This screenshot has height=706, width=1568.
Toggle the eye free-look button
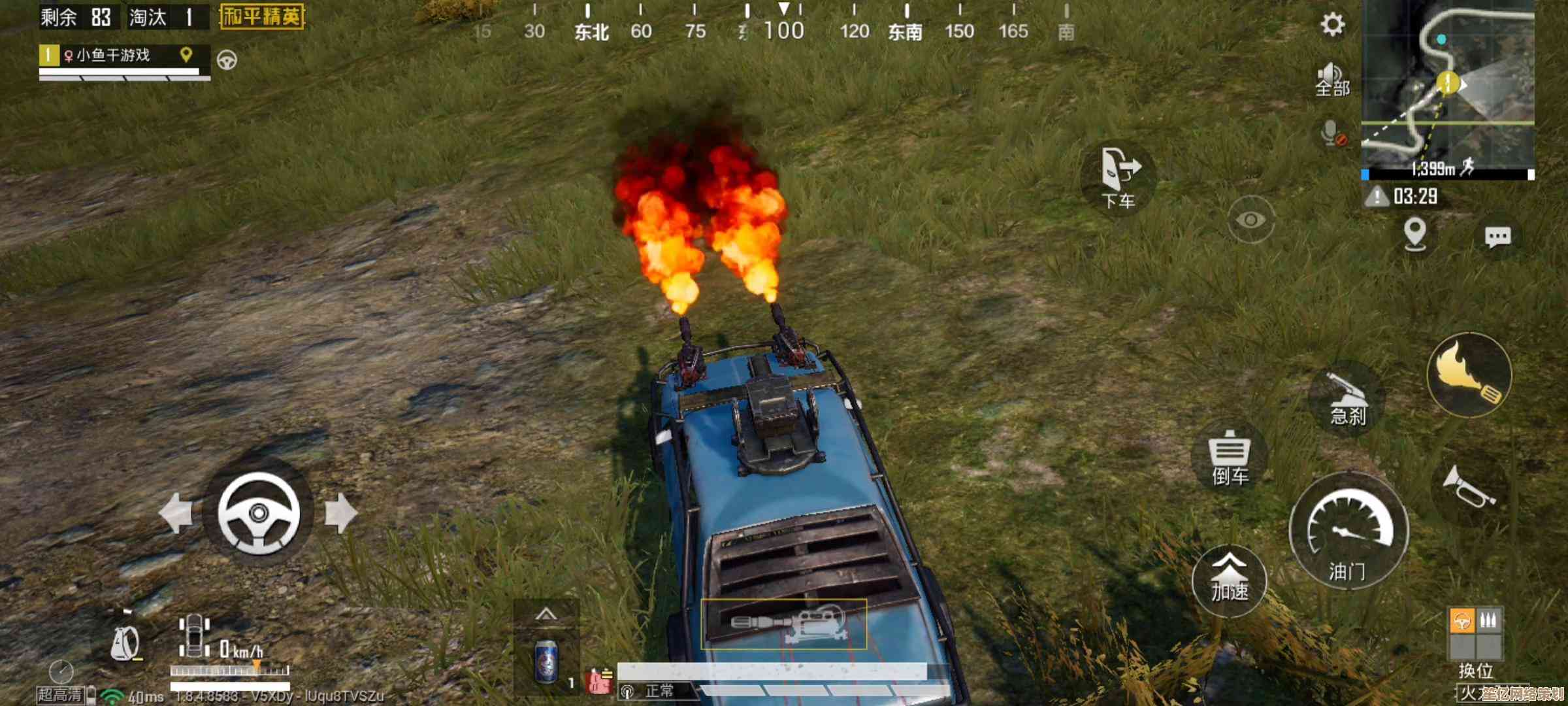(1250, 220)
